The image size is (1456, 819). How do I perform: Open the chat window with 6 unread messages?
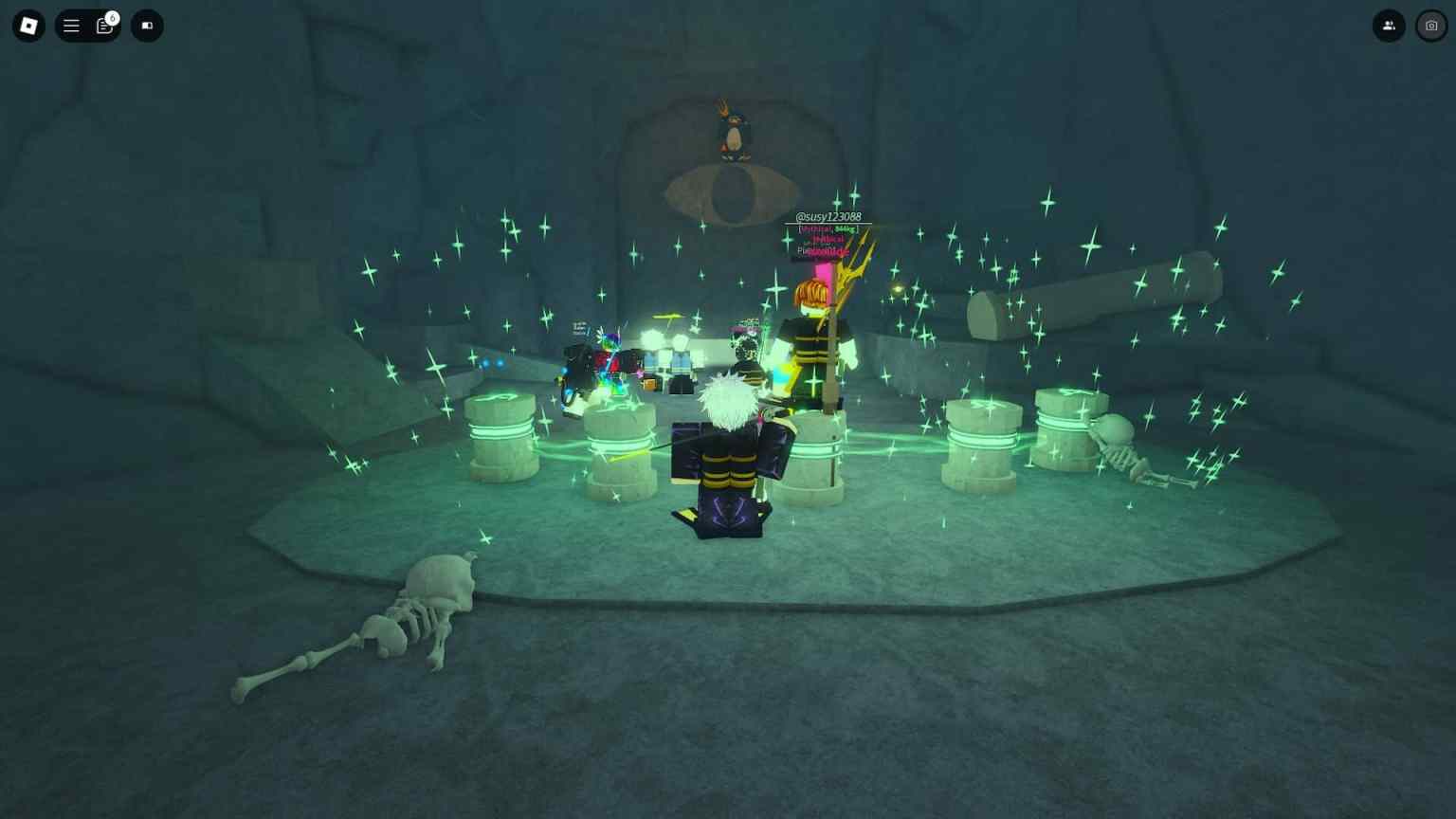click(x=104, y=26)
